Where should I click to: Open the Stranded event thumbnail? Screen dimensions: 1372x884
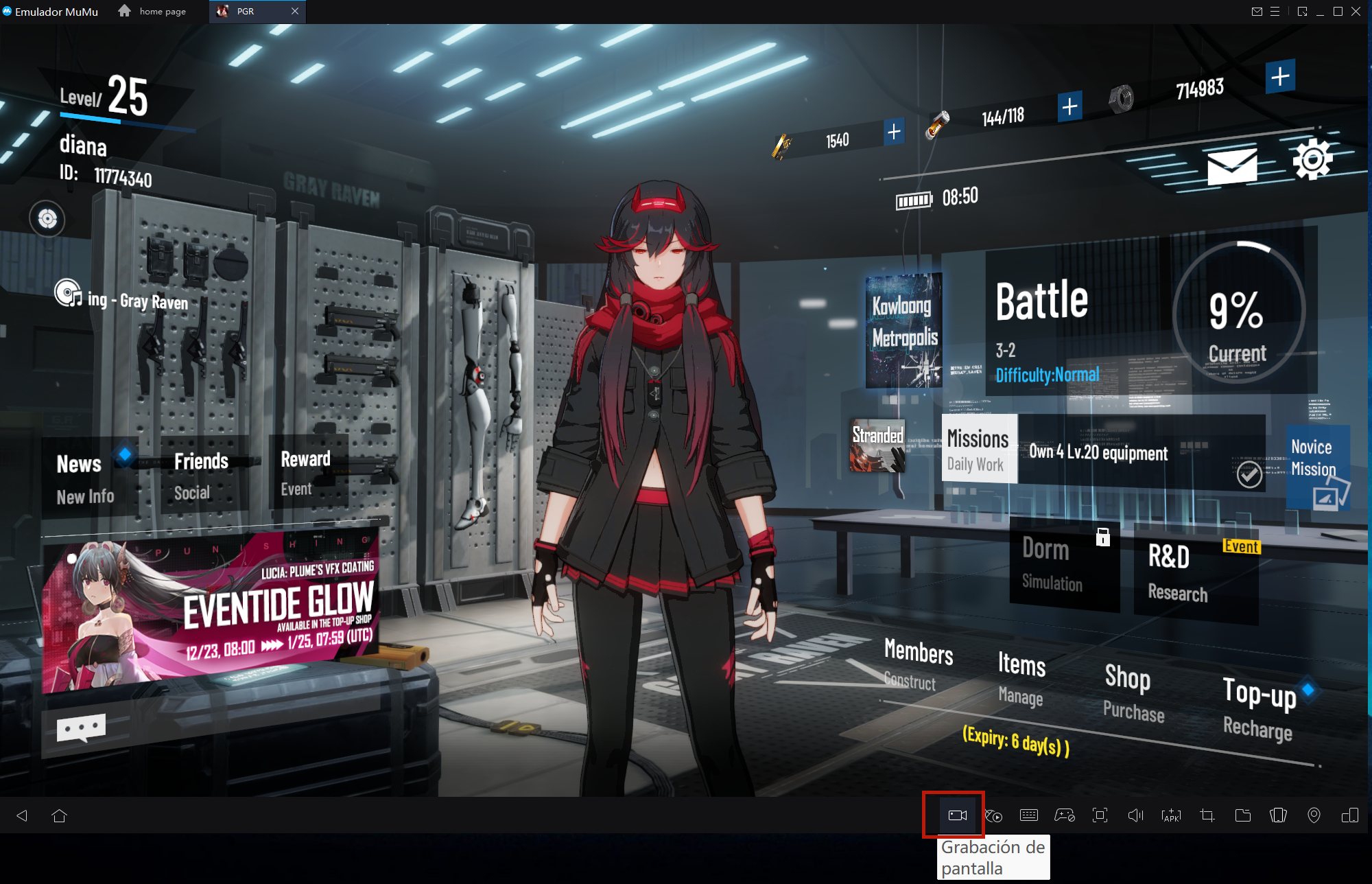coord(877,446)
